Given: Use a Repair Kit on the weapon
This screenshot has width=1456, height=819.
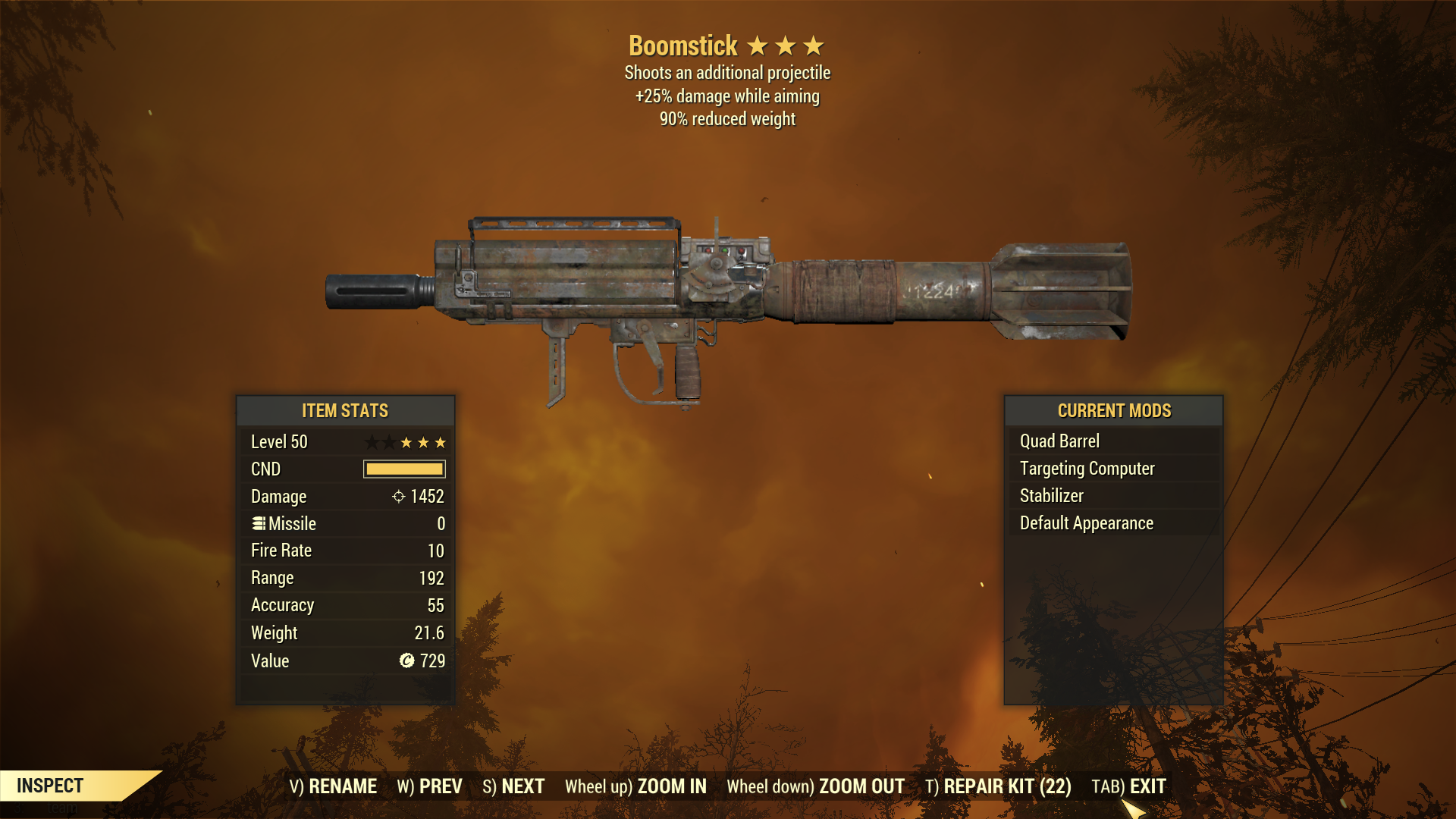Looking at the screenshot, I should click(x=998, y=786).
